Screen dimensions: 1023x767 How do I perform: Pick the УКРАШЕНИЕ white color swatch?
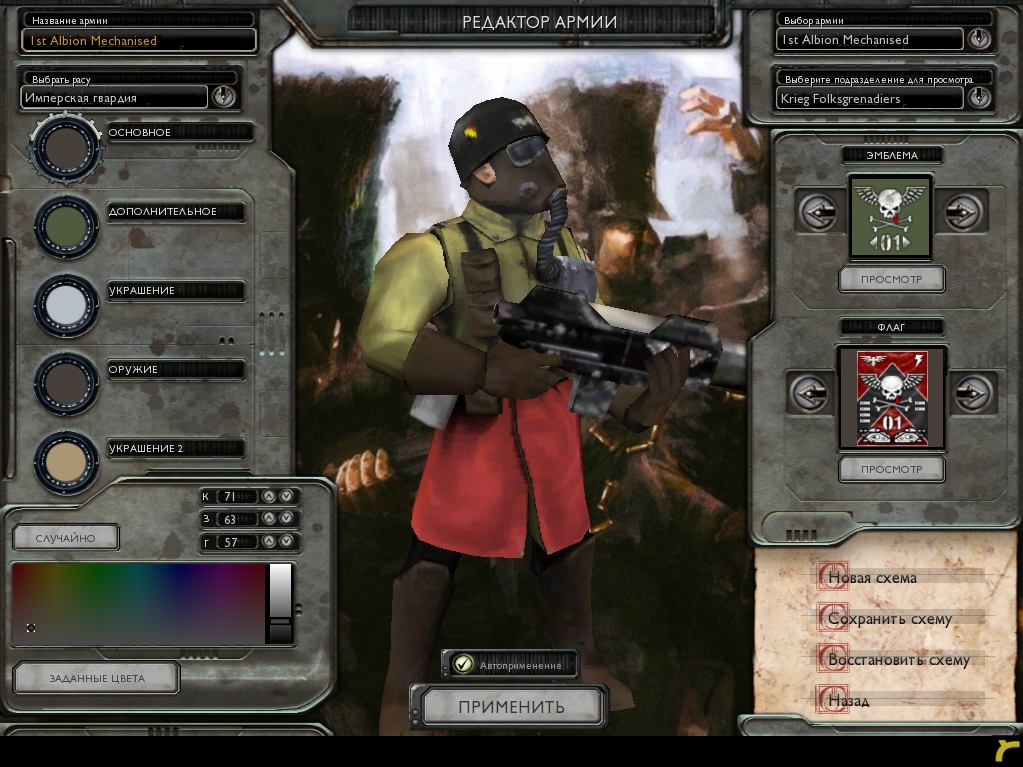click(x=66, y=304)
